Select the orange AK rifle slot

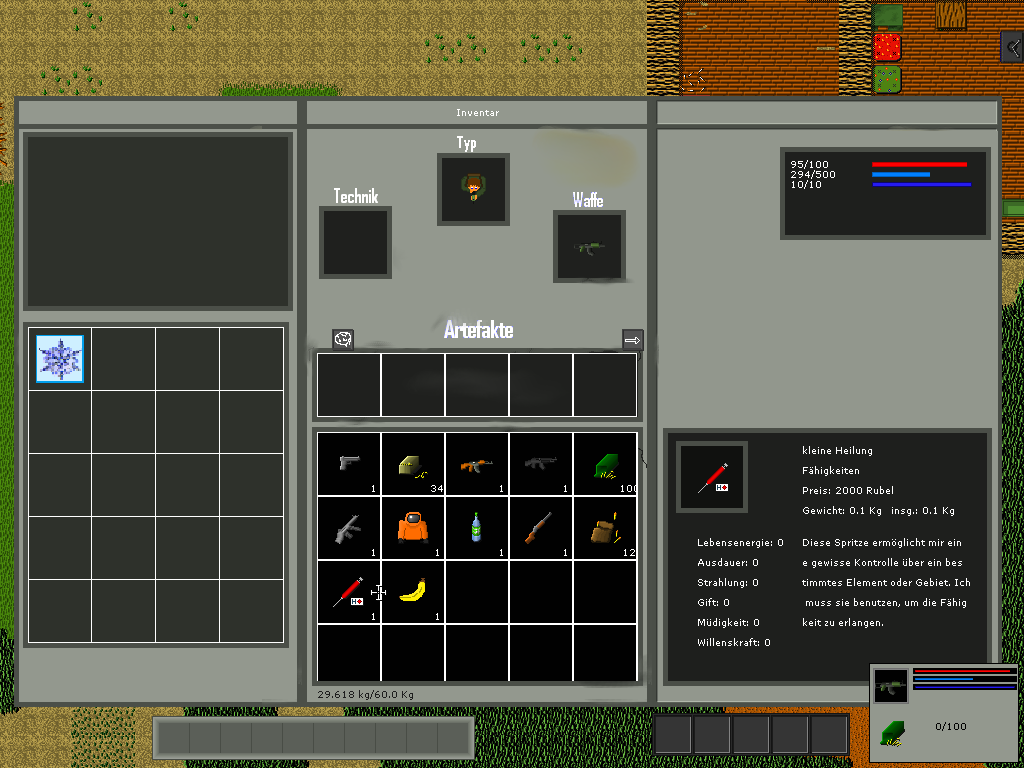coord(477,464)
